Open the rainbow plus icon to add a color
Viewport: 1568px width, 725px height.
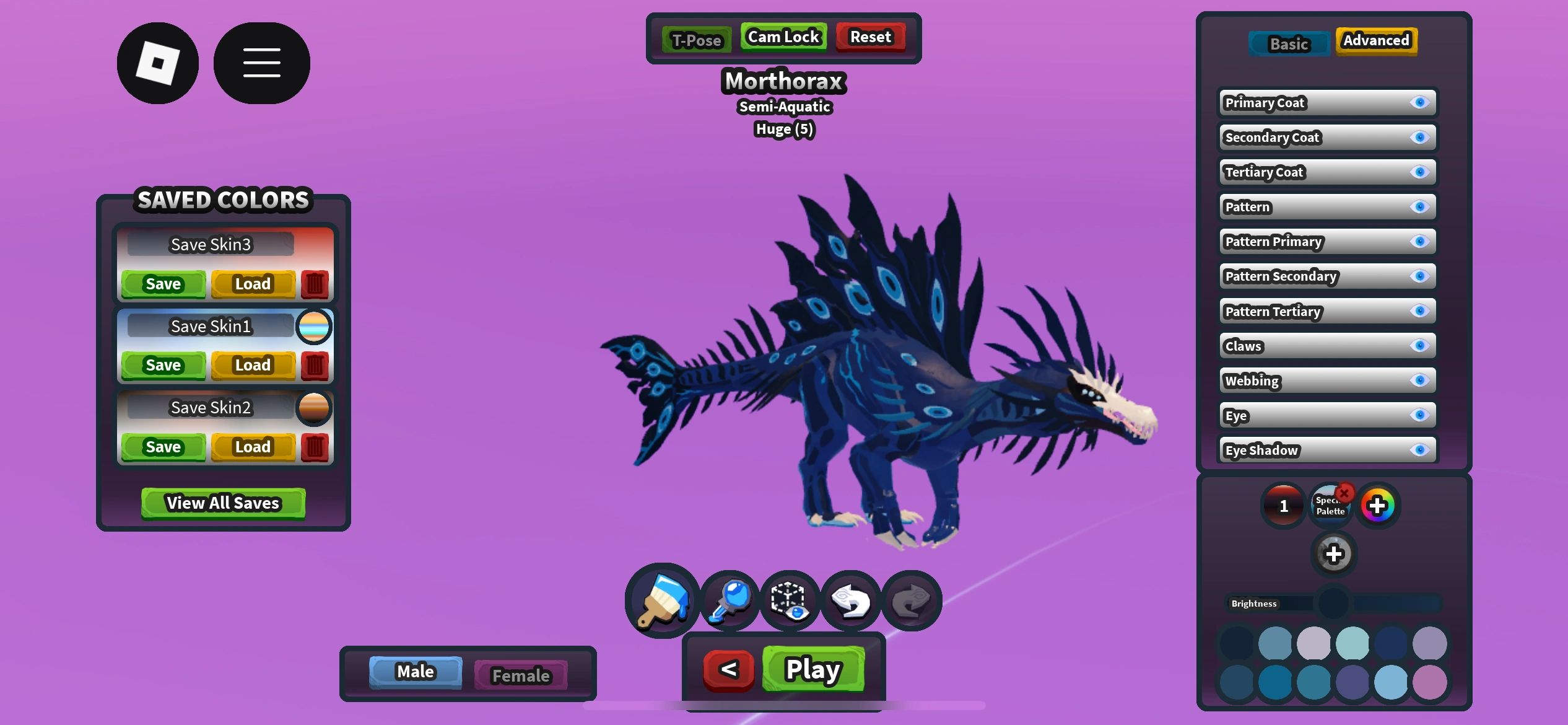(1378, 505)
